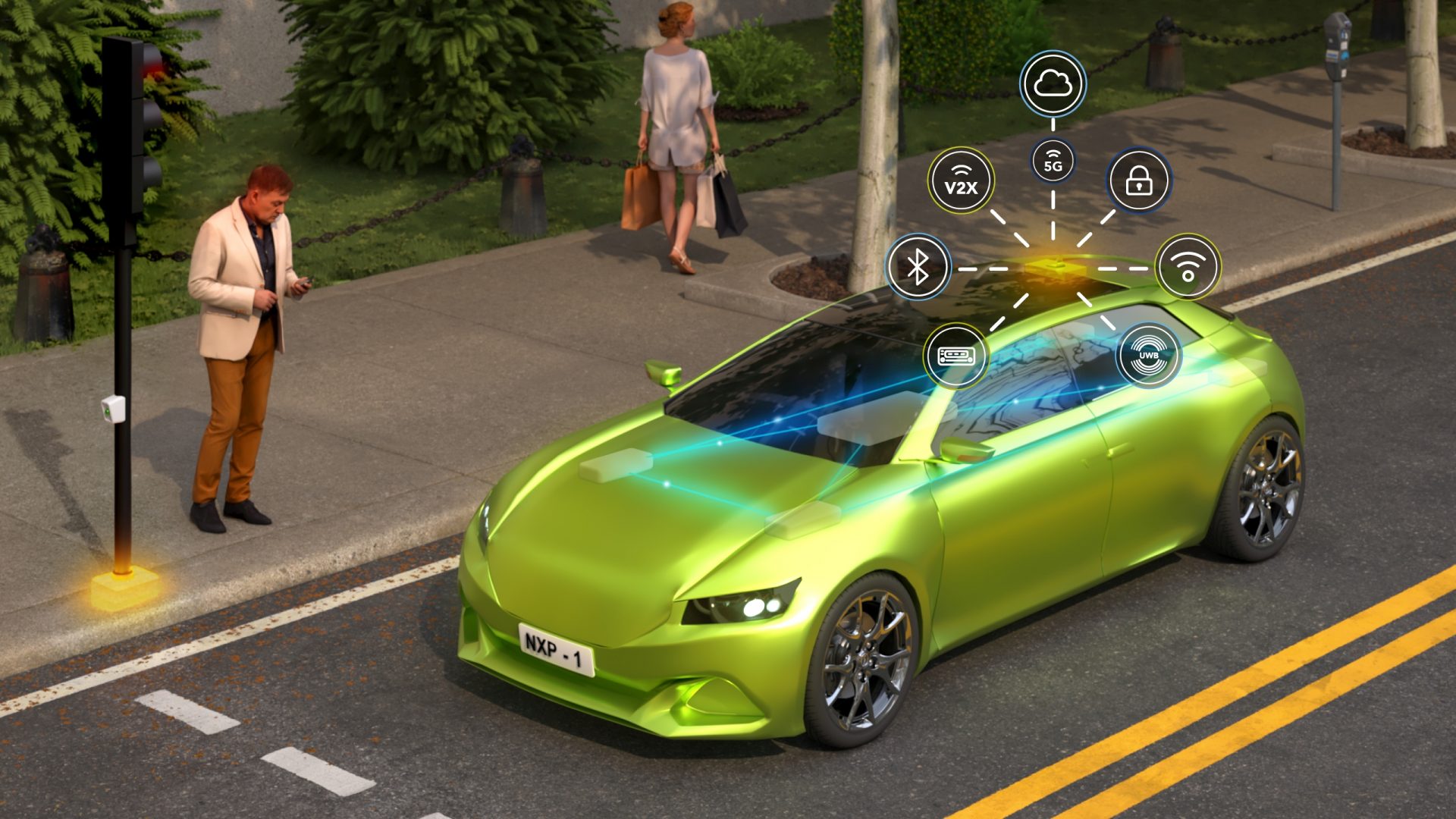
Task: Open the car radio module icon
Action: [x=955, y=355]
